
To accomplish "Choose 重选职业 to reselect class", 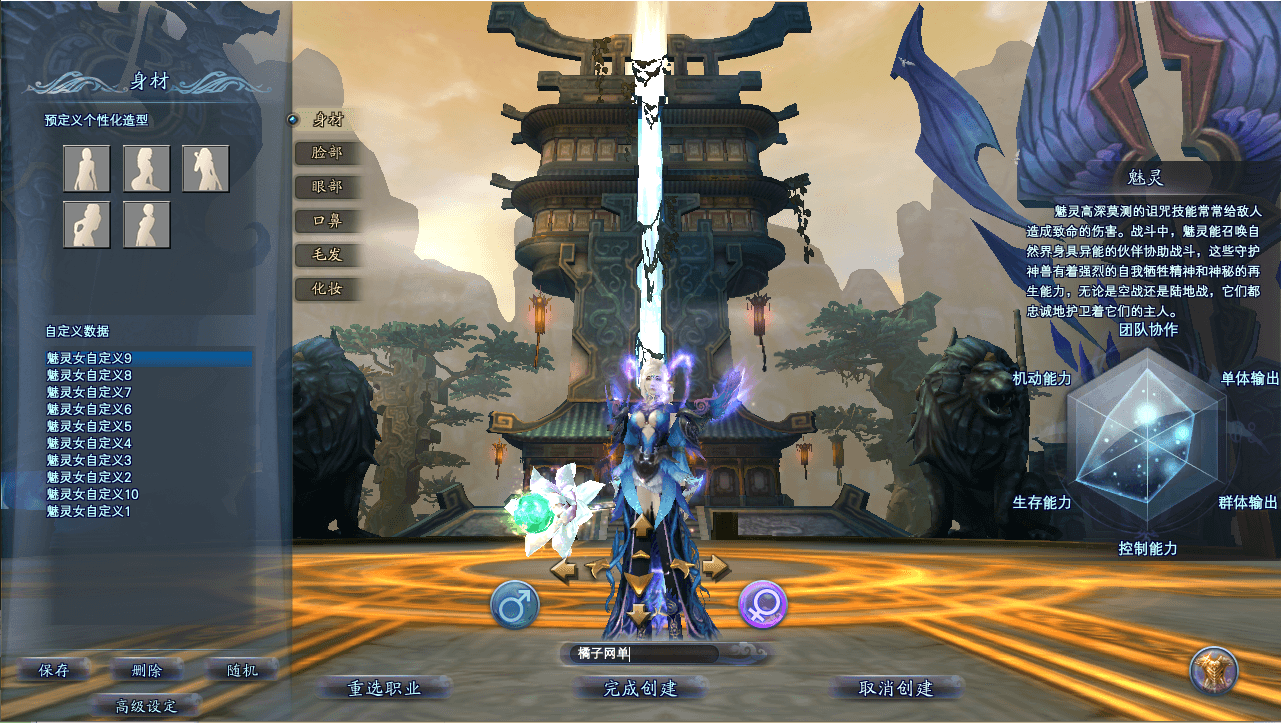I will 385,688.
